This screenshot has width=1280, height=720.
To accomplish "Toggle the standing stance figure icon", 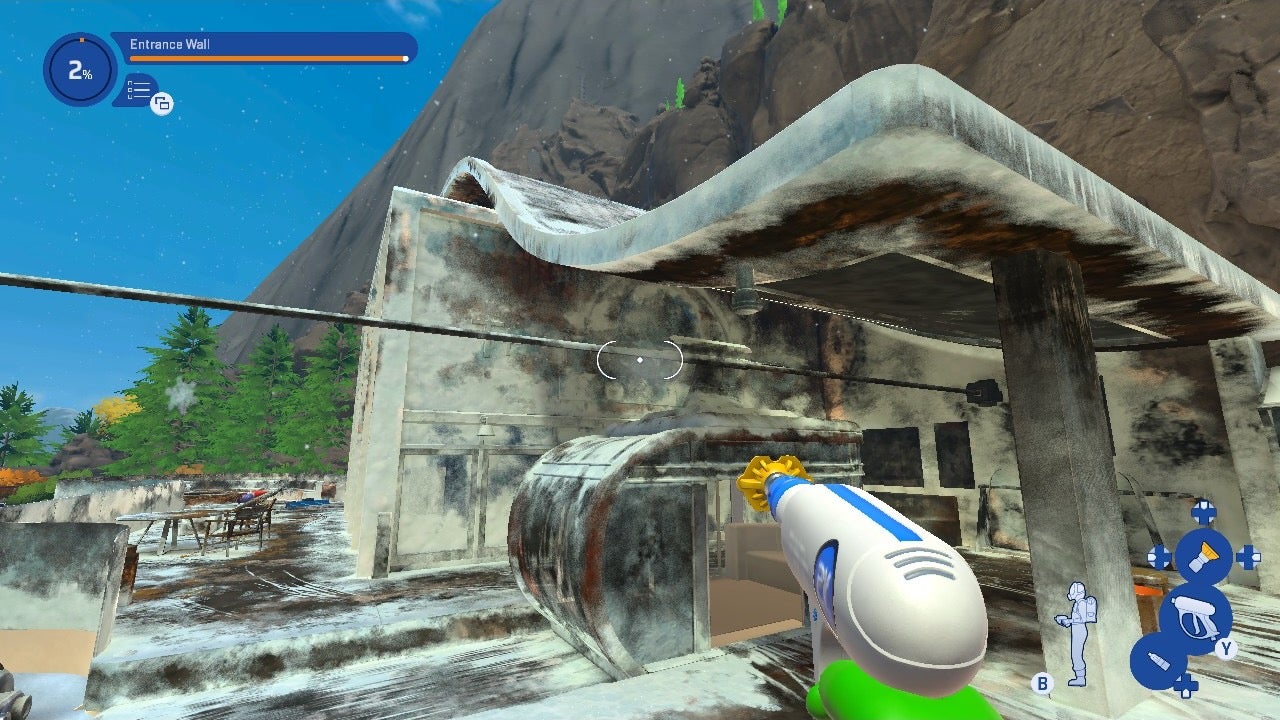I will pyautogui.click(x=1076, y=632).
